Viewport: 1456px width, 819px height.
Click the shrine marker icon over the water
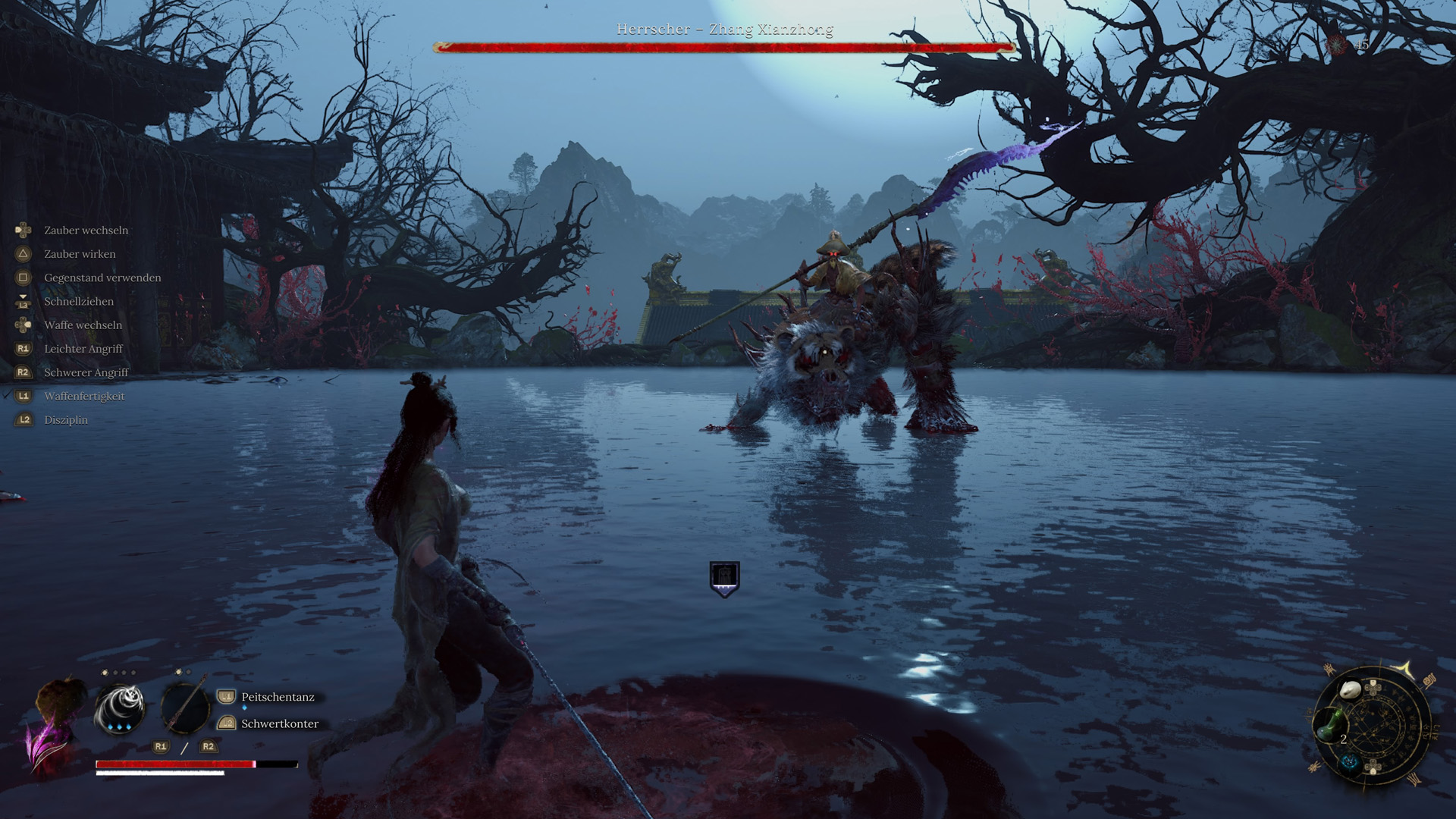(x=724, y=579)
